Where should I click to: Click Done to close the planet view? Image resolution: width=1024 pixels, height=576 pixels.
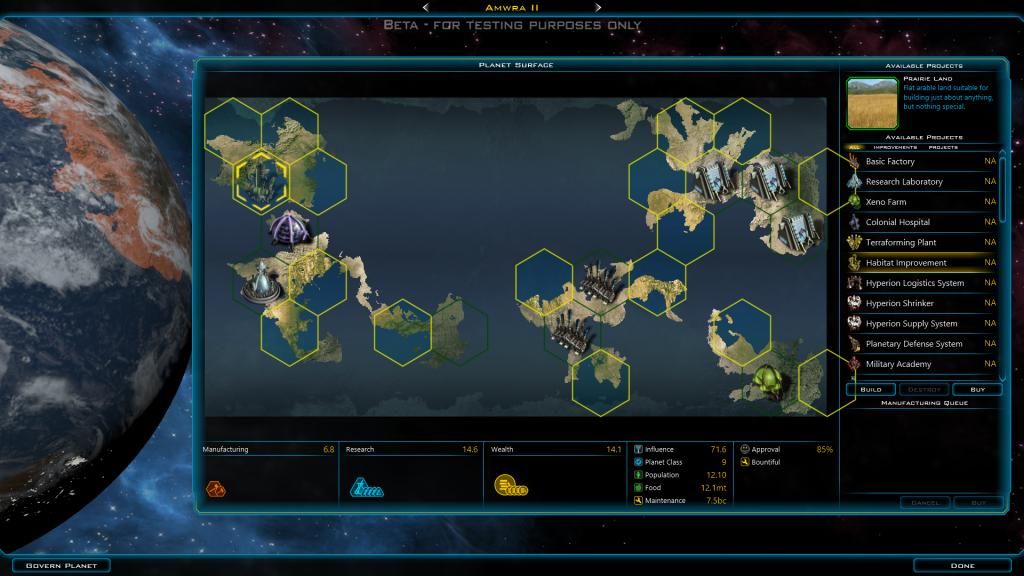(961, 565)
